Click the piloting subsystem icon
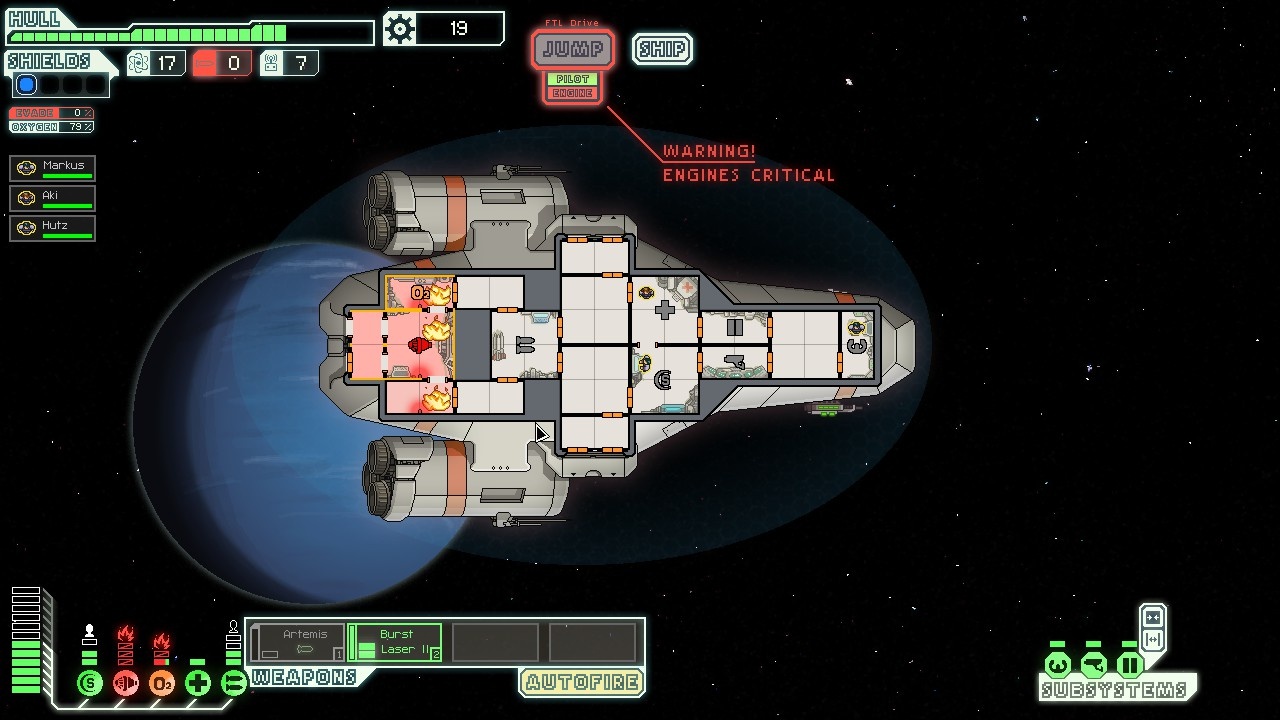The width and height of the screenshot is (1280, 720). 1057,665
